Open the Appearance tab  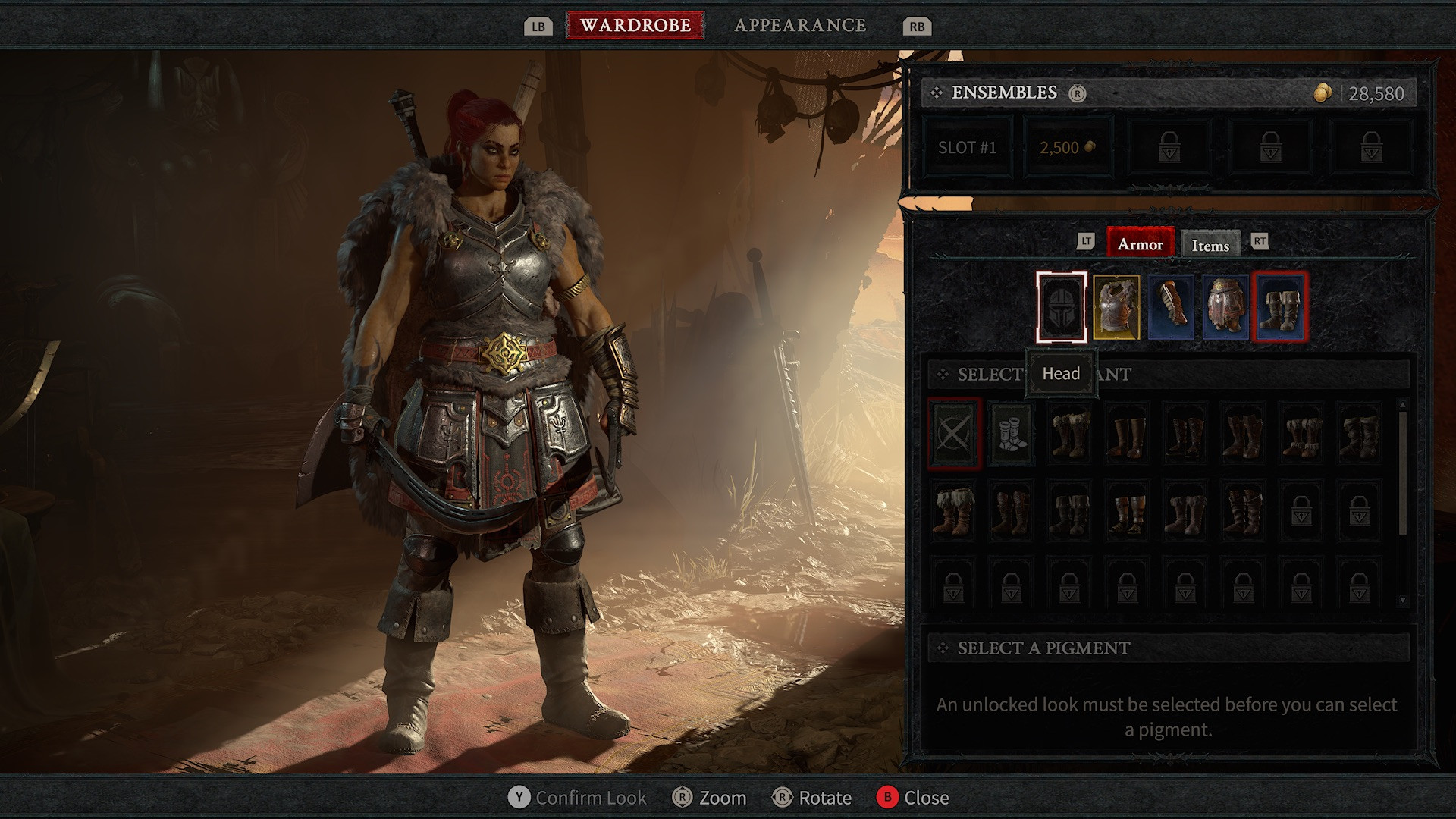click(x=800, y=25)
